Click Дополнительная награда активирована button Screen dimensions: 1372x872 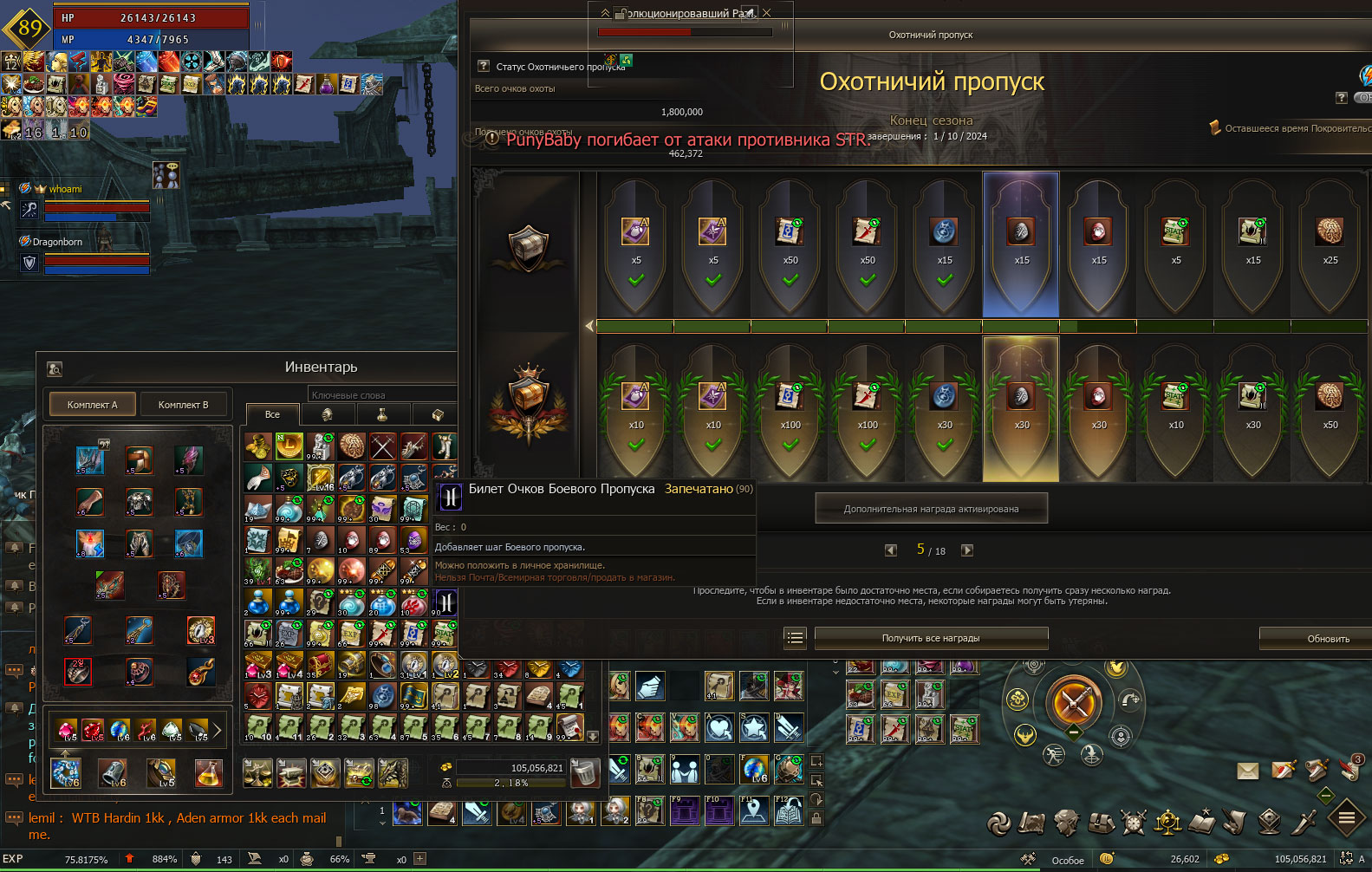point(931,509)
